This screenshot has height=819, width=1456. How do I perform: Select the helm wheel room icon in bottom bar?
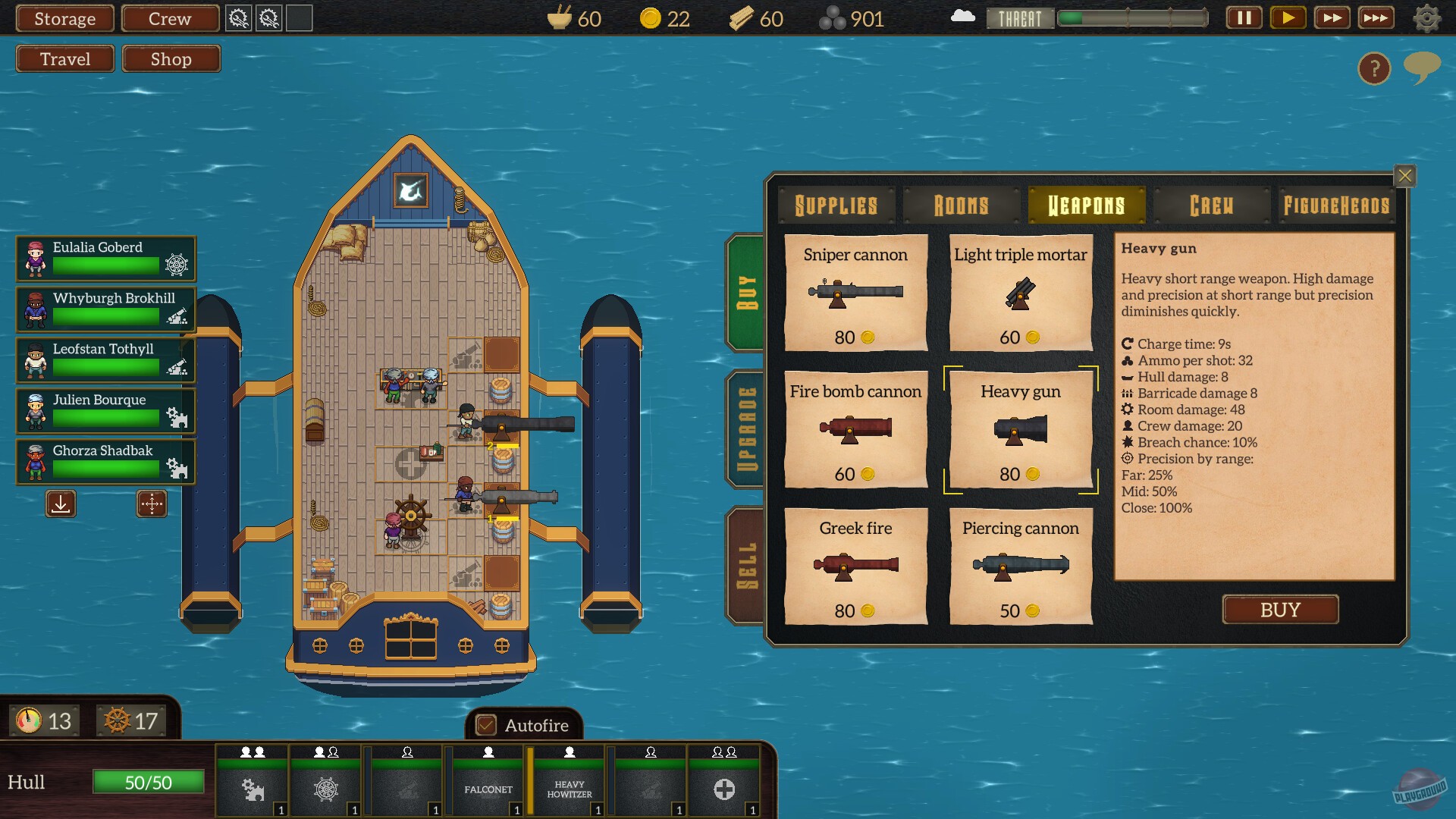325,789
